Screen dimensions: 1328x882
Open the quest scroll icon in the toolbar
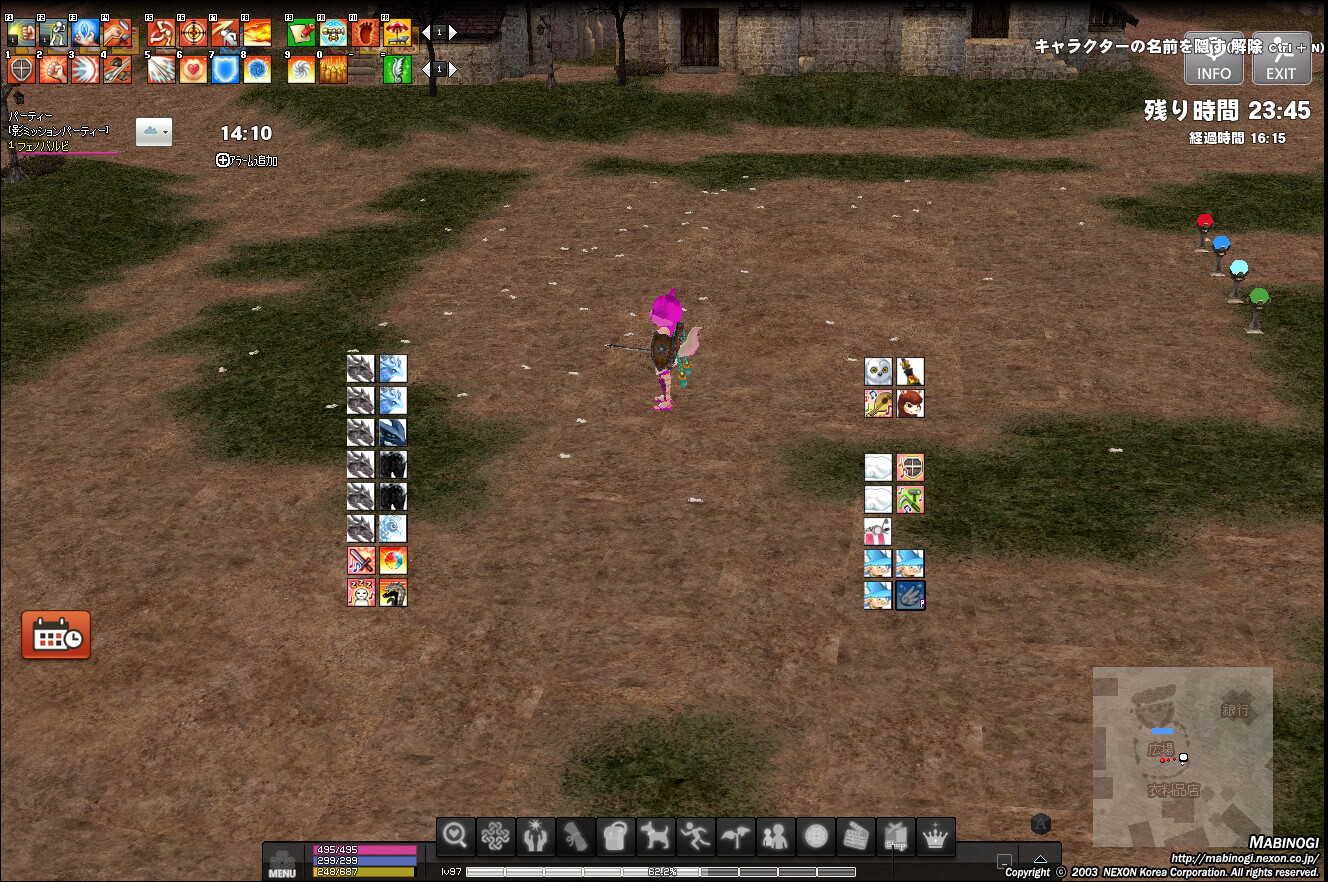(576, 837)
